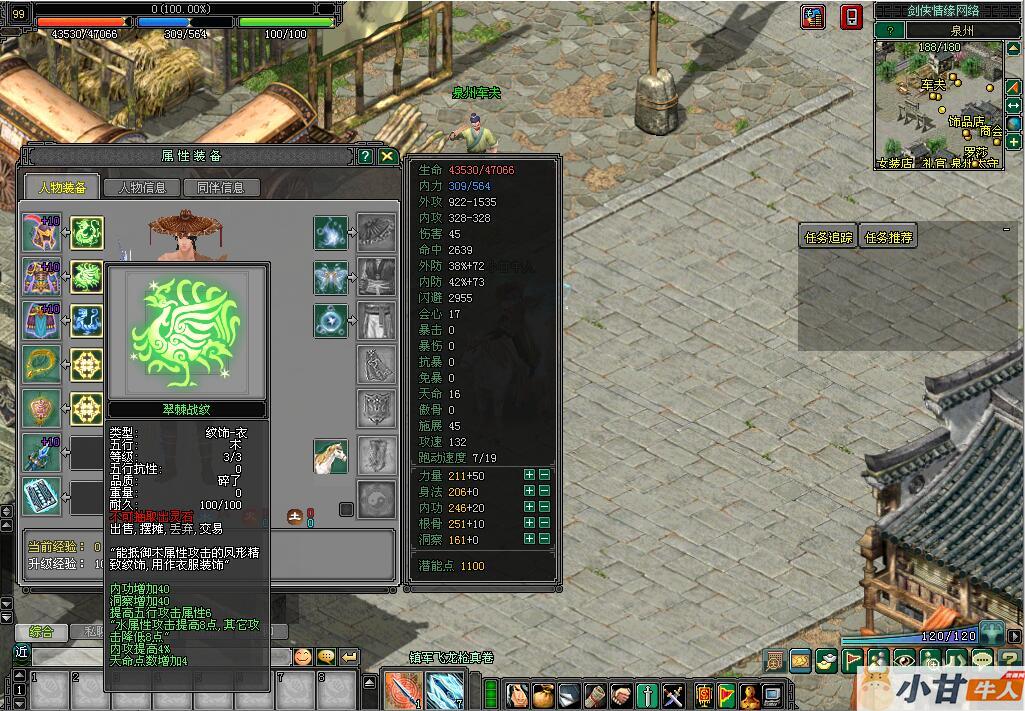Image resolution: width=1025 pixels, height=711 pixels.
Task: Open the 任务追踪 quest tracker
Action: 829,238
